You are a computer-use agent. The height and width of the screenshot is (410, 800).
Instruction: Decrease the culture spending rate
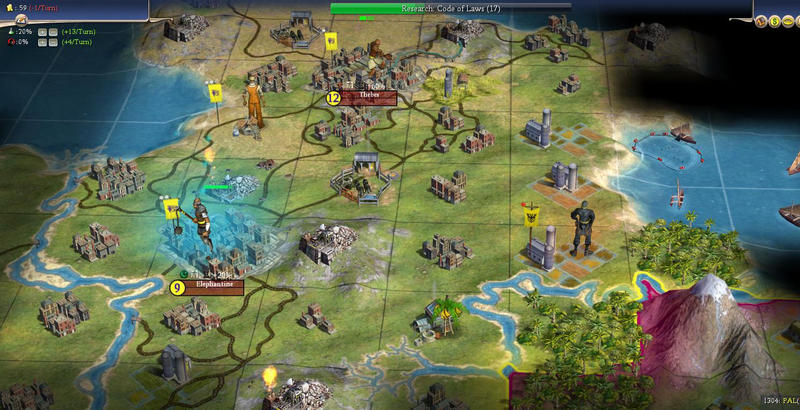tap(53, 42)
